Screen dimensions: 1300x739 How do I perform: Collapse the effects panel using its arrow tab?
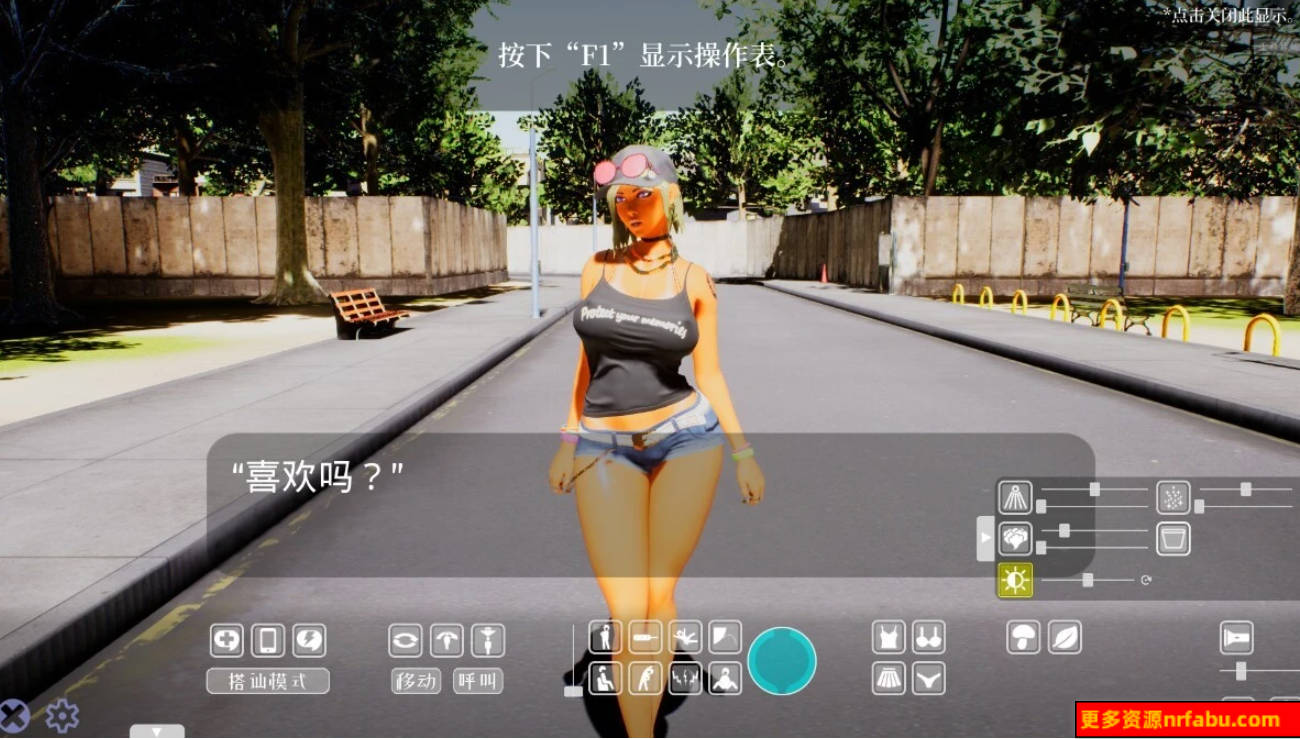985,536
